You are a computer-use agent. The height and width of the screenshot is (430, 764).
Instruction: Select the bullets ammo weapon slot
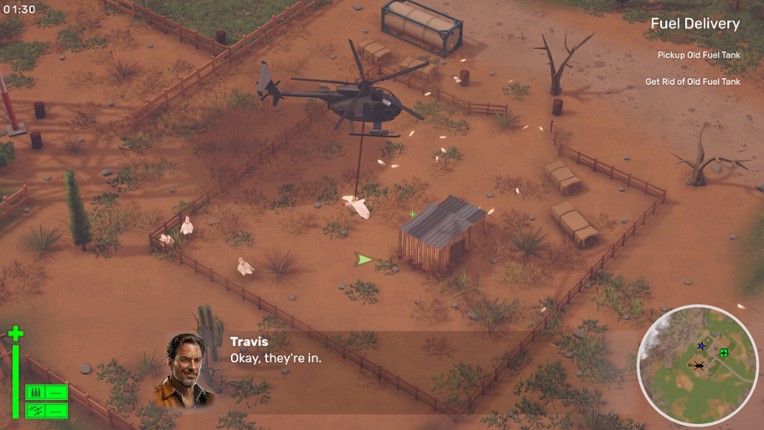click(x=46, y=392)
